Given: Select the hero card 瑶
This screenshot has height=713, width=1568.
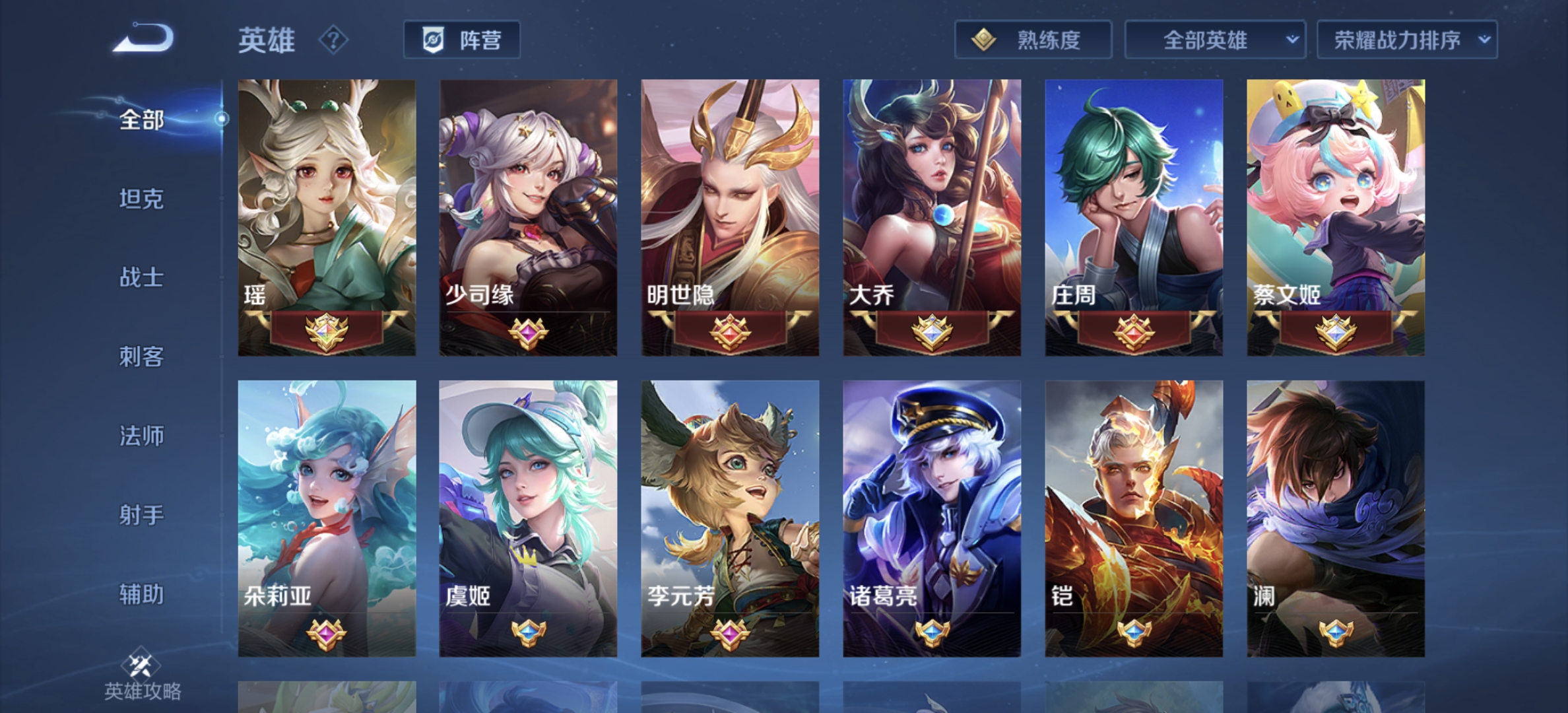Looking at the screenshot, I should click(x=327, y=217).
